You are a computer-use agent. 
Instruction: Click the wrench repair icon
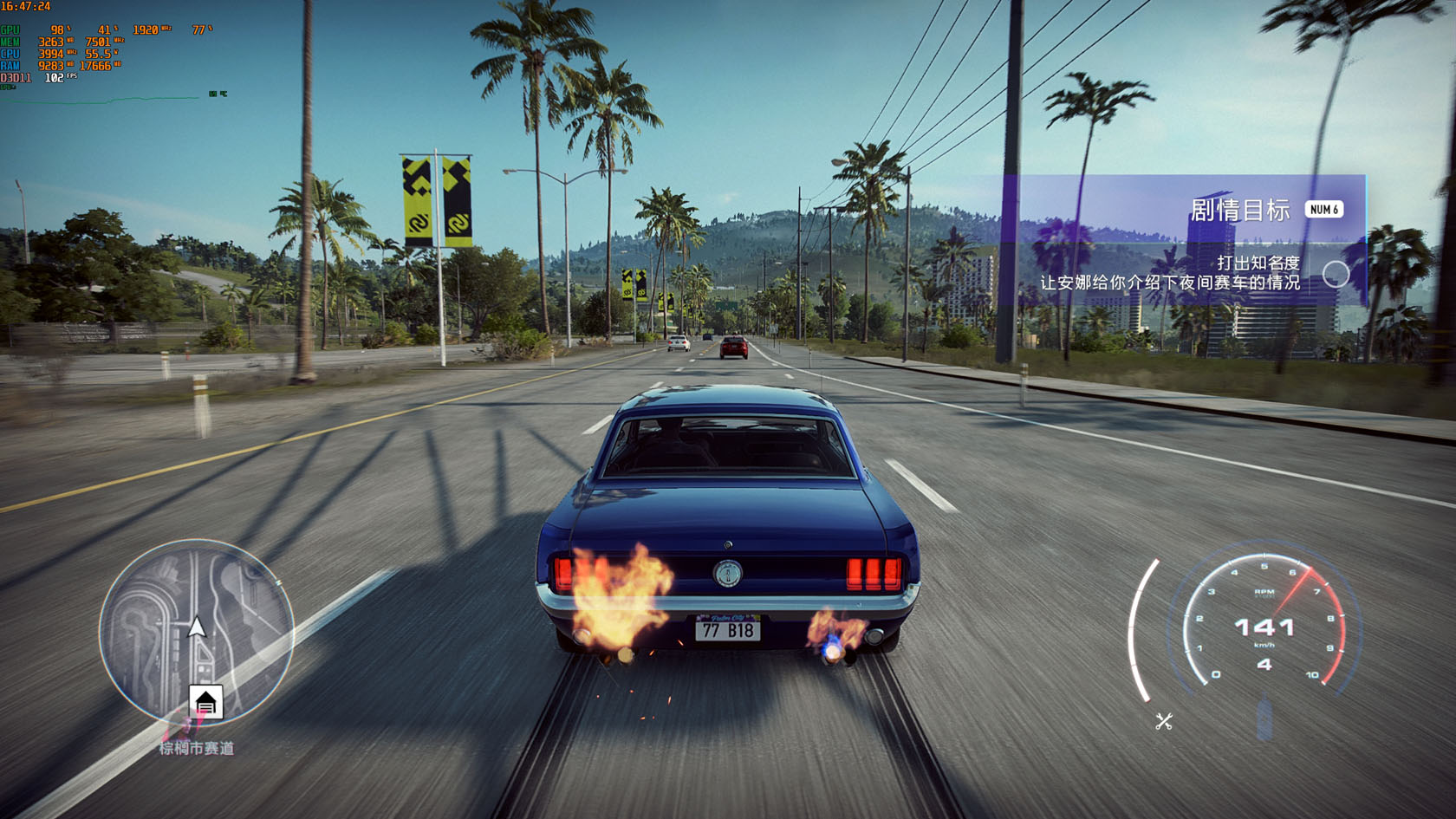(1164, 721)
